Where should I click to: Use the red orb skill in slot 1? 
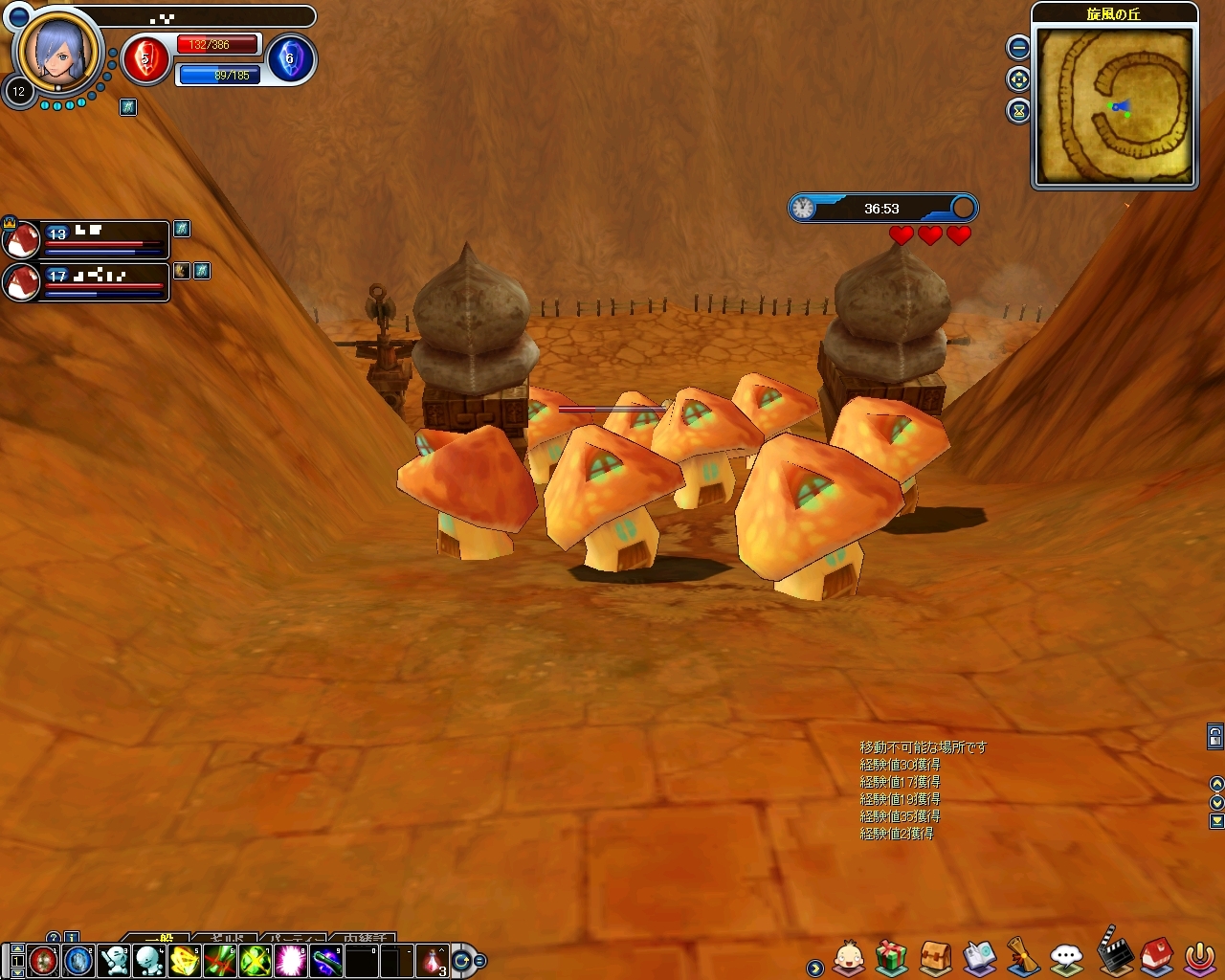(43, 959)
